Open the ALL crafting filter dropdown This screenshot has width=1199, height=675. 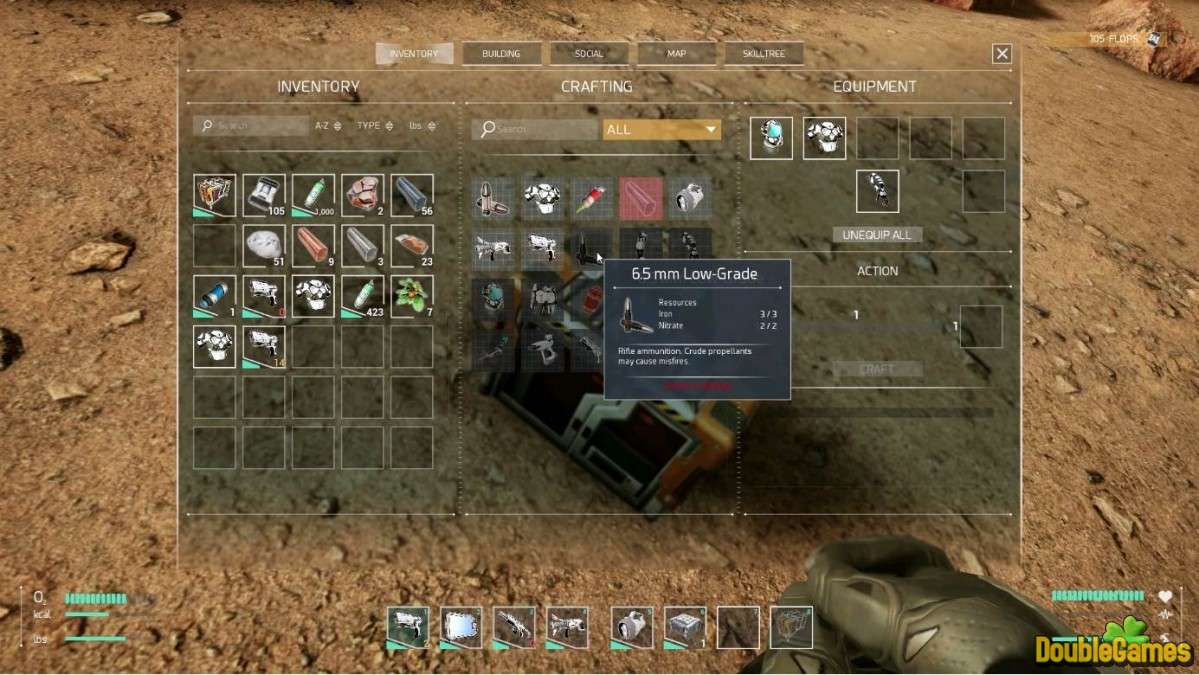coord(661,129)
